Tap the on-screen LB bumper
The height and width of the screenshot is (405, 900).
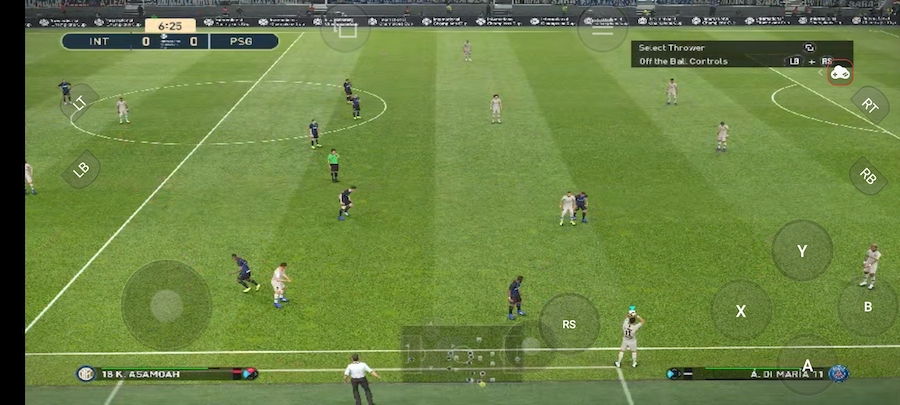click(x=81, y=169)
